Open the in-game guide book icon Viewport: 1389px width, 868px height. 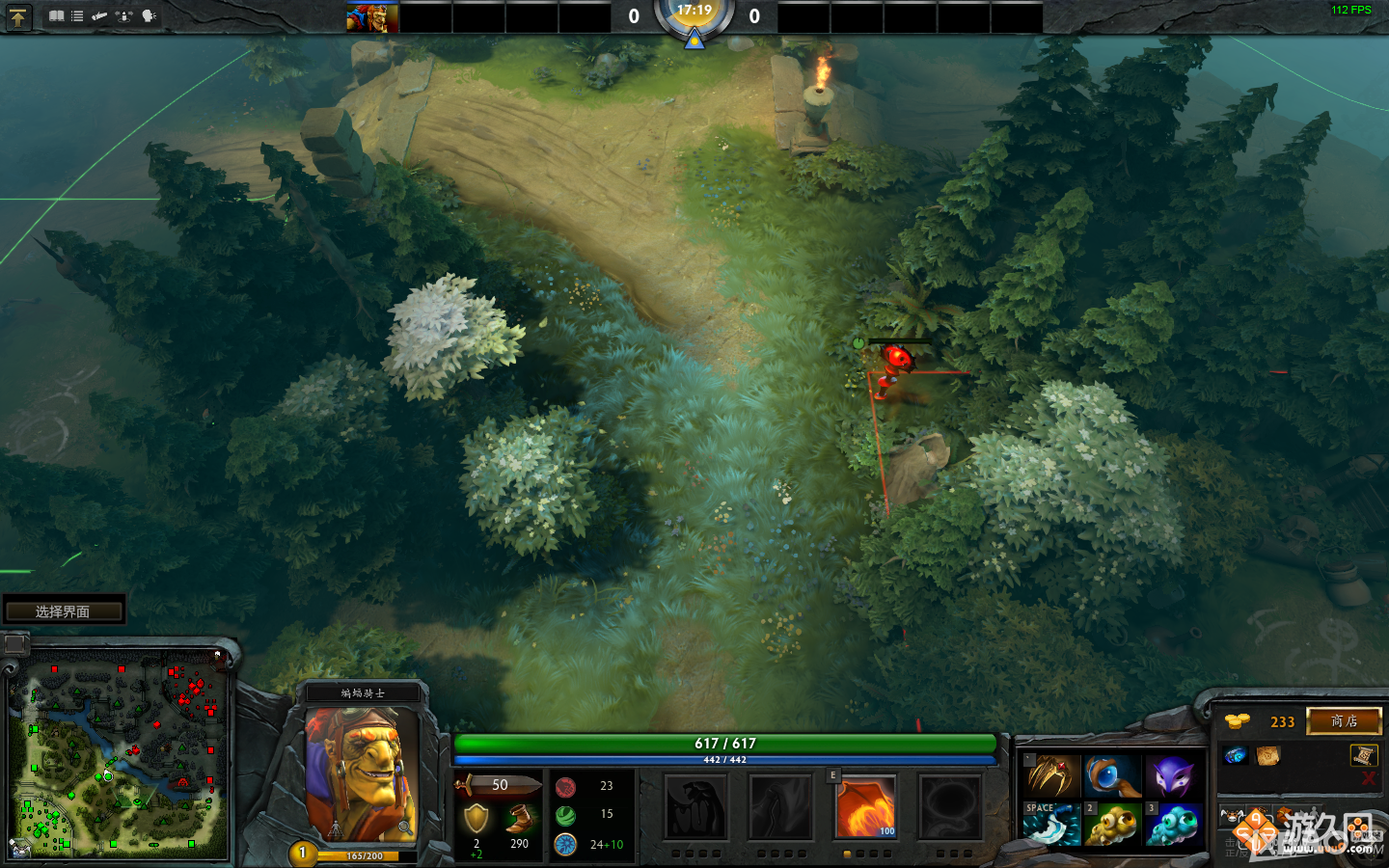56,15
